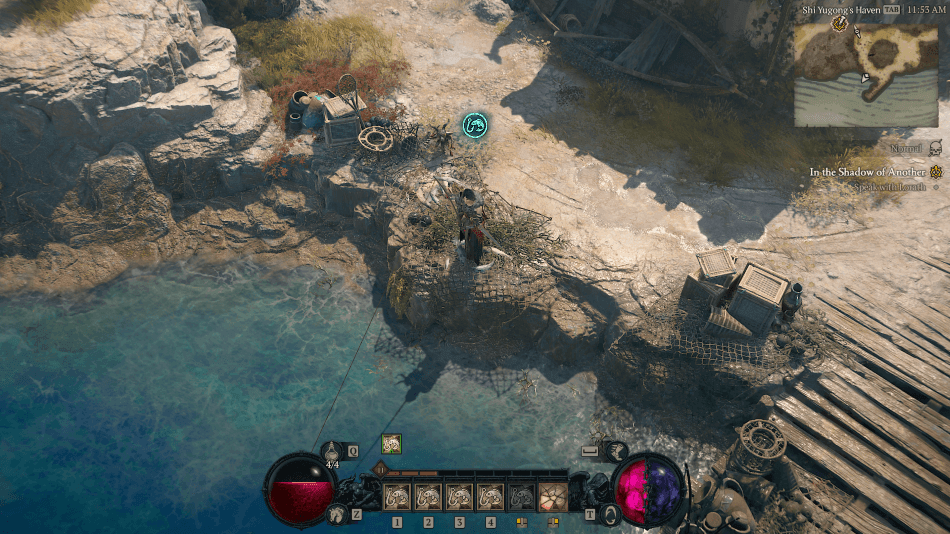Activate the pale fan-shaped skill slot

coord(552,496)
